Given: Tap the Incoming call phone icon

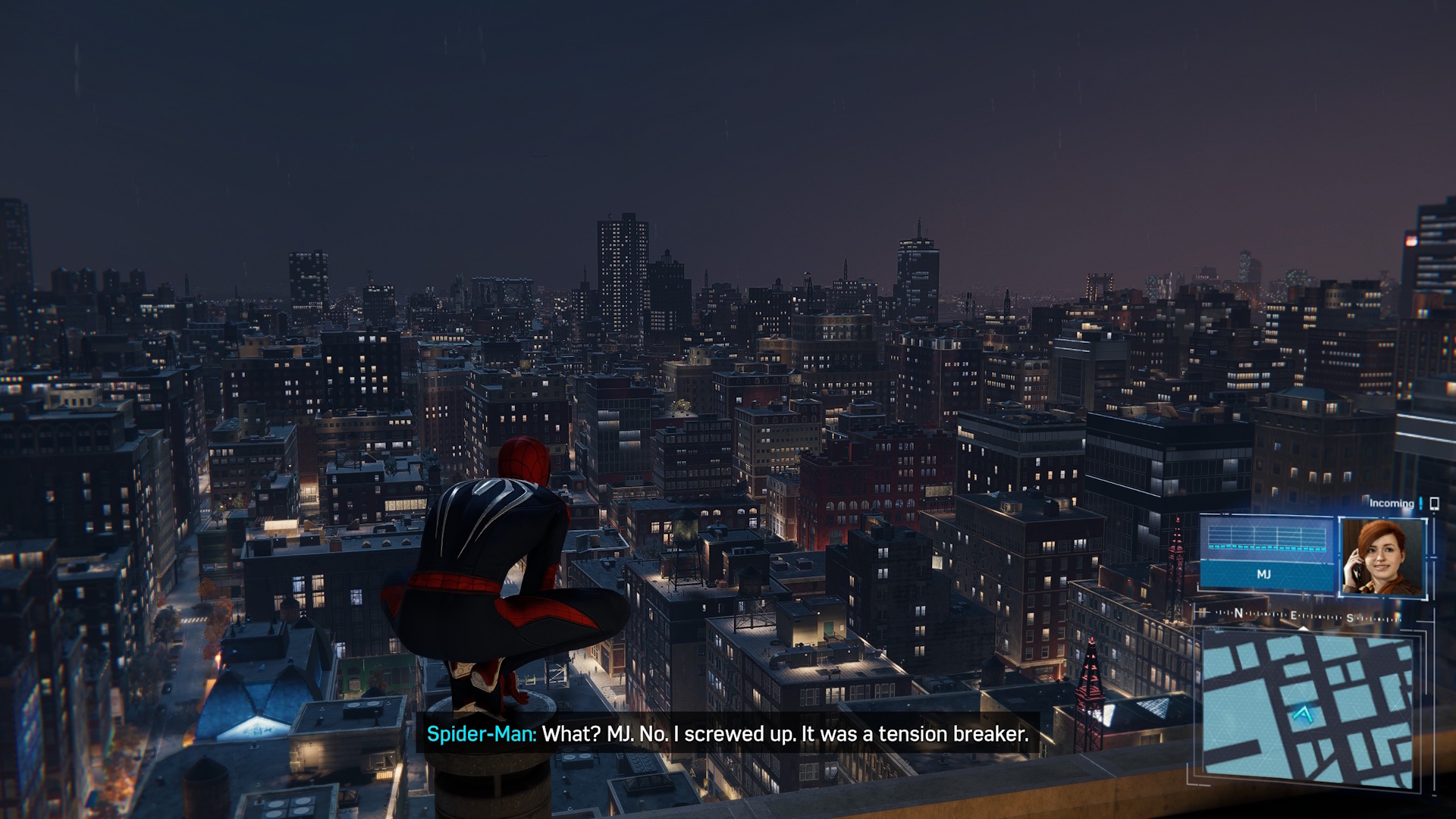Looking at the screenshot, I should coord(1434,504).
